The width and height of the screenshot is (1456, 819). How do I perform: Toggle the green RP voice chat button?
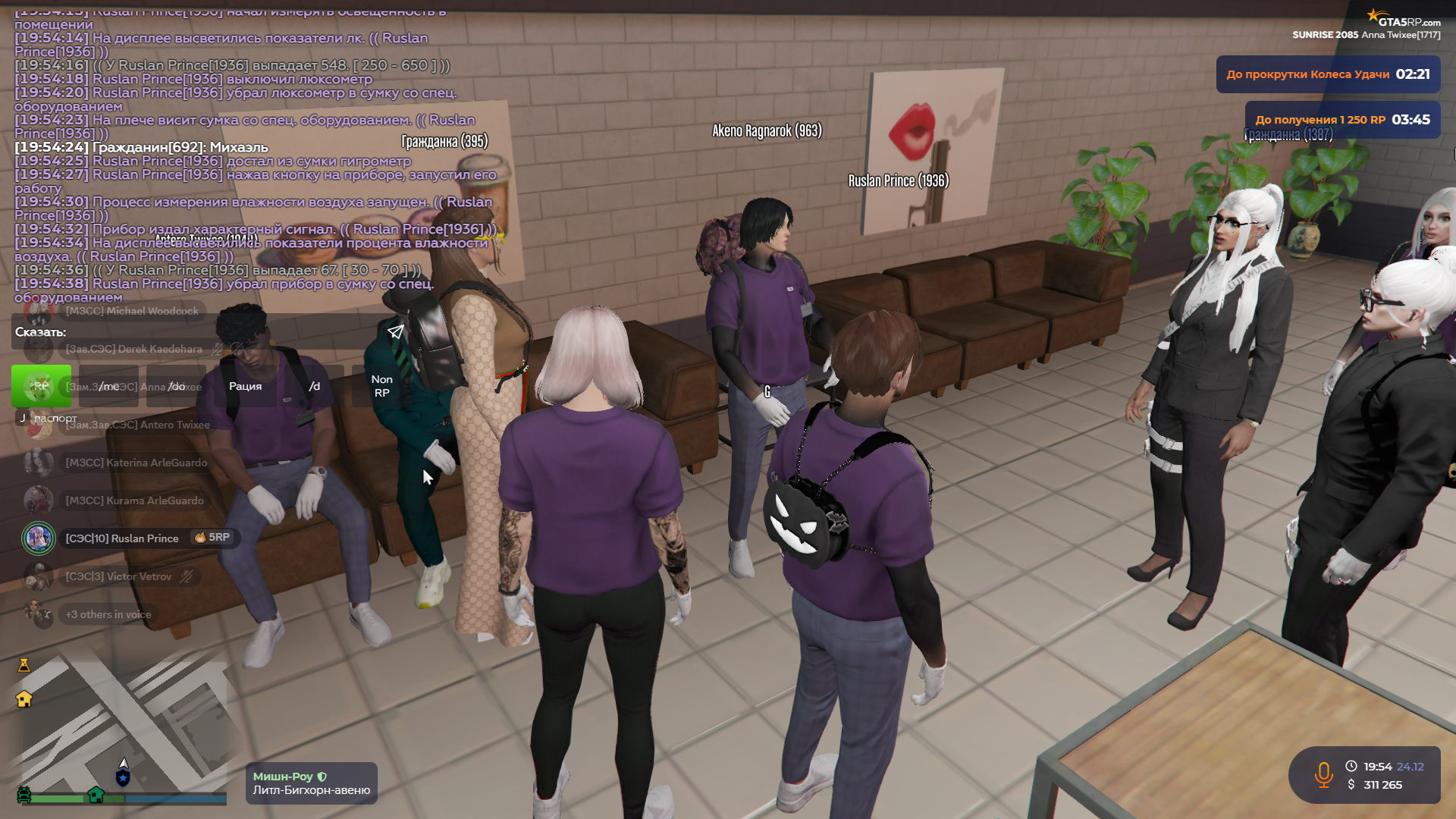point(41,386)
